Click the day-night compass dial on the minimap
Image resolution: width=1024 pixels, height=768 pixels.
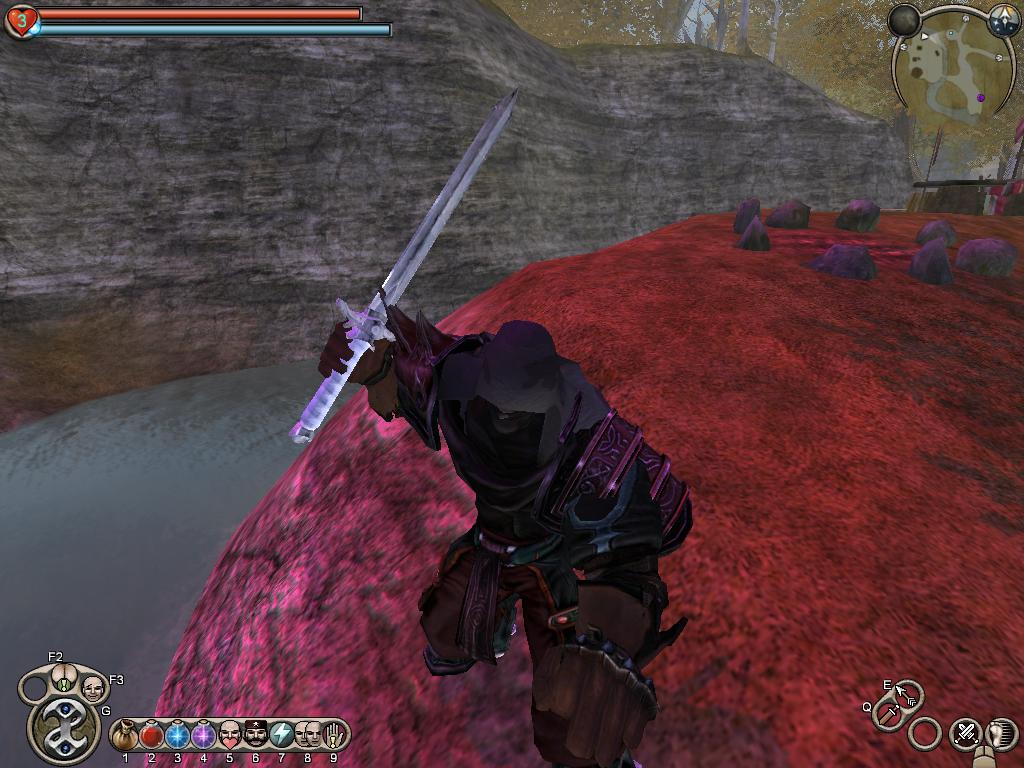click(x=1004, y=20)
